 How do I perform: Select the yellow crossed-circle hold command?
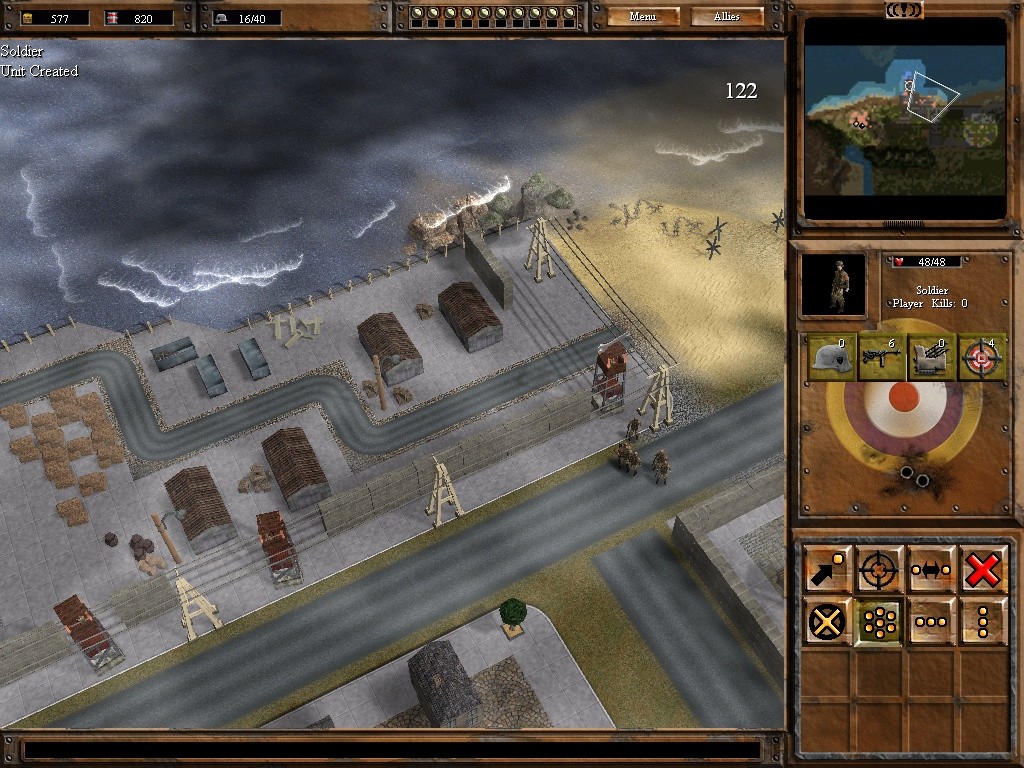click(827, 621)
